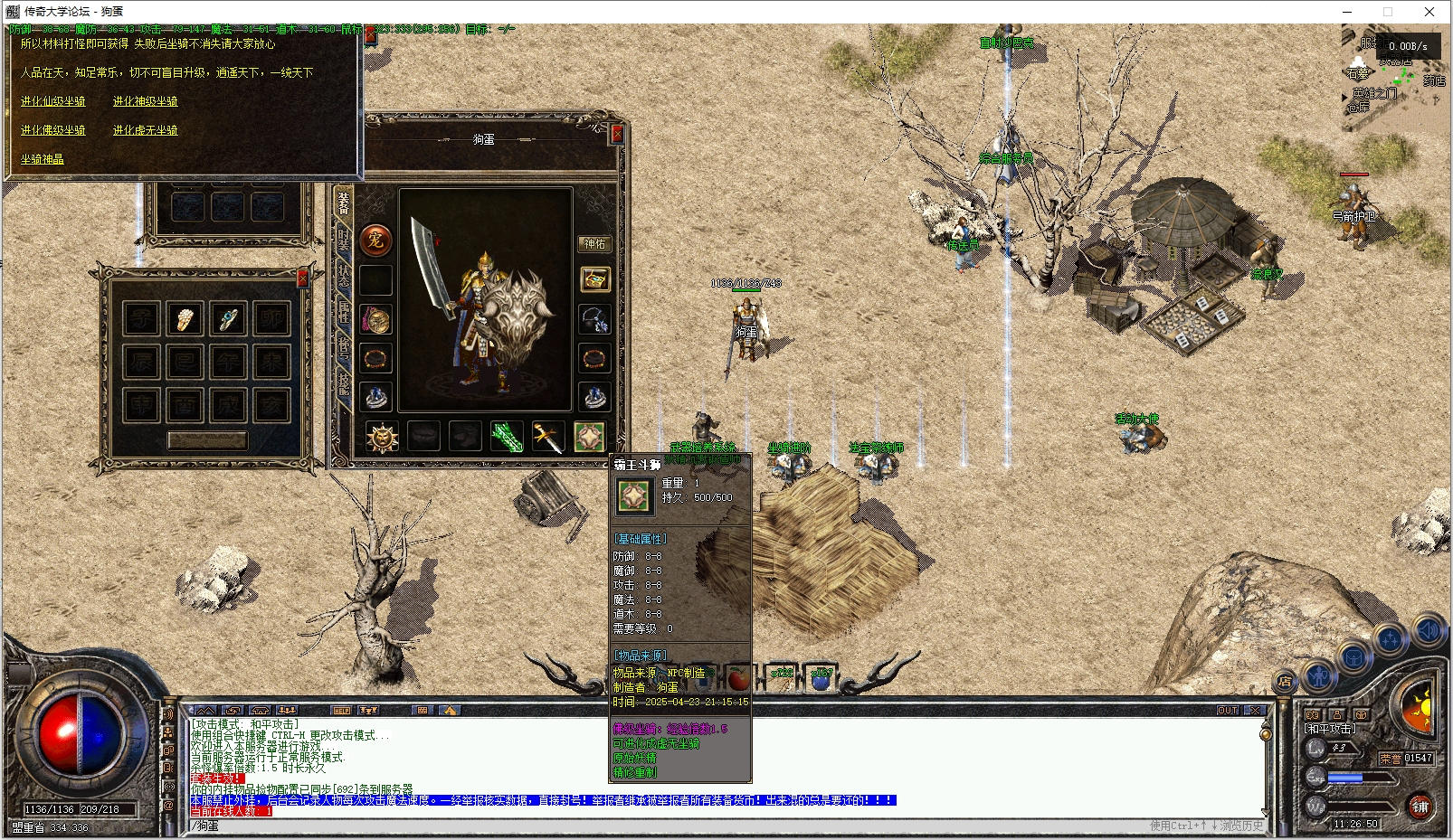Toggle the sound speaker button
The image size is (1453, 840).
[1429, 631]
